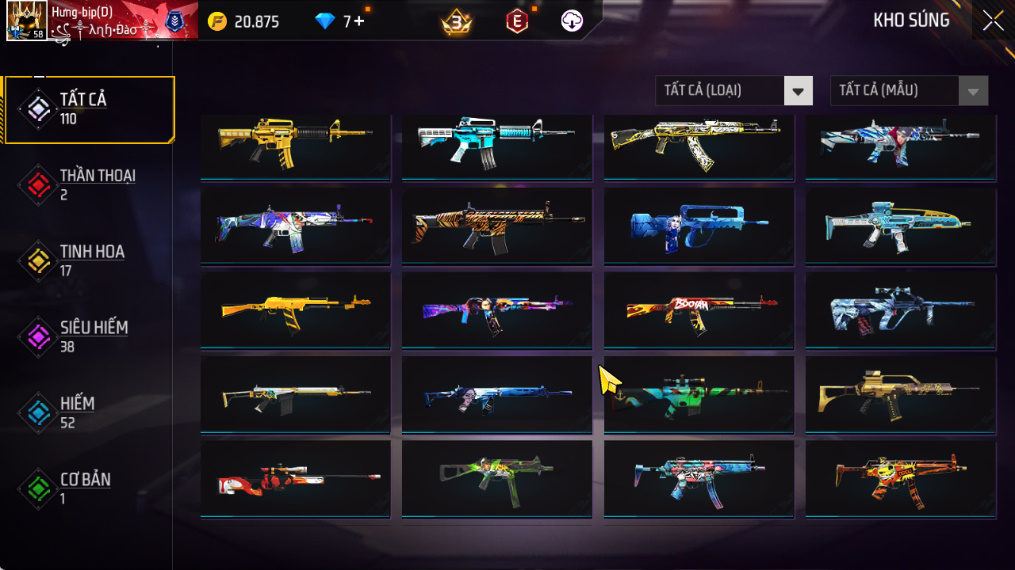Click the red E hexagon icon
This screenshot has height=570, width=1015.
tap(516, 21)
